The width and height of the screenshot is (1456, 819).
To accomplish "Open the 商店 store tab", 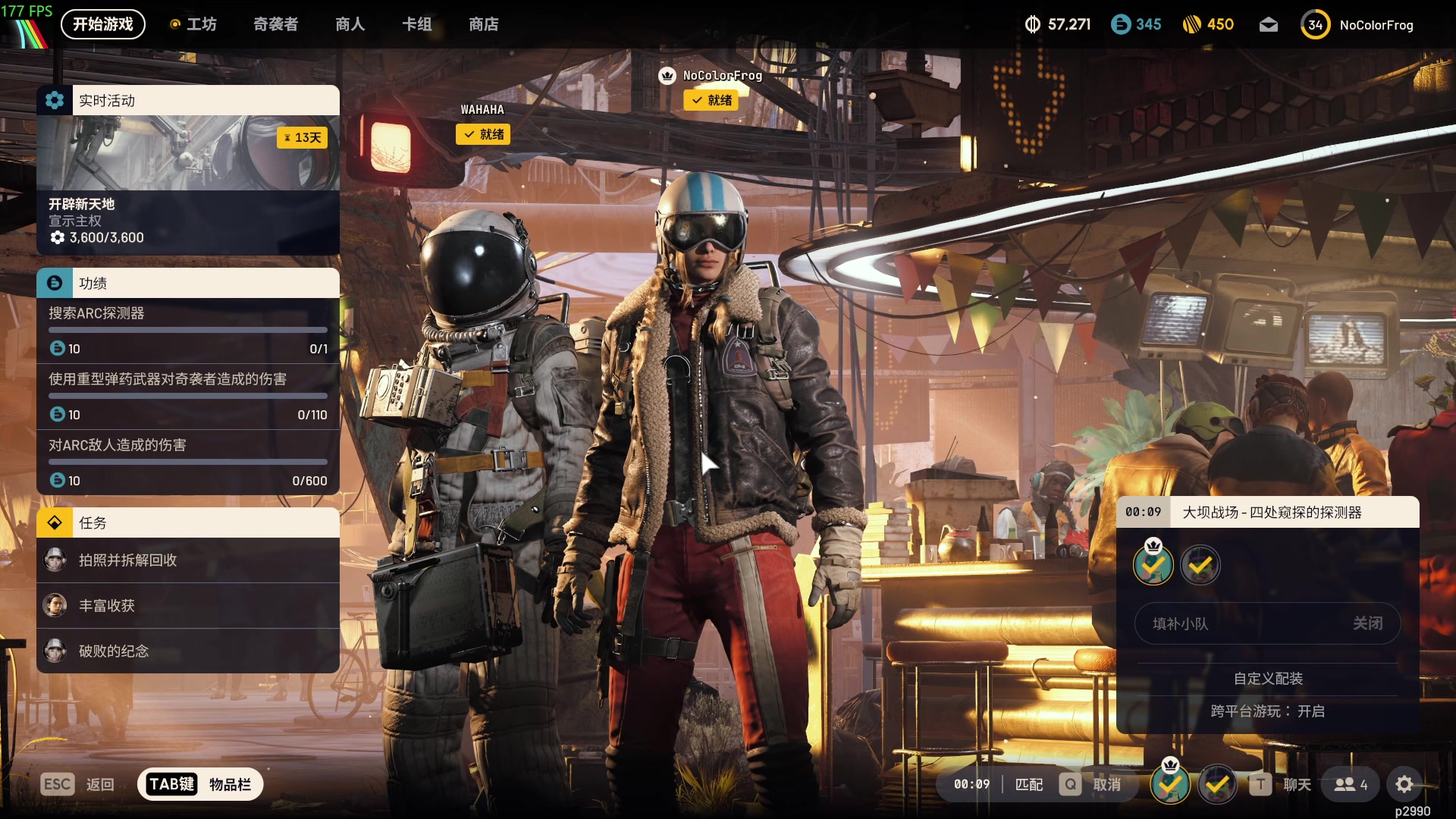I will tap(483, 24).
